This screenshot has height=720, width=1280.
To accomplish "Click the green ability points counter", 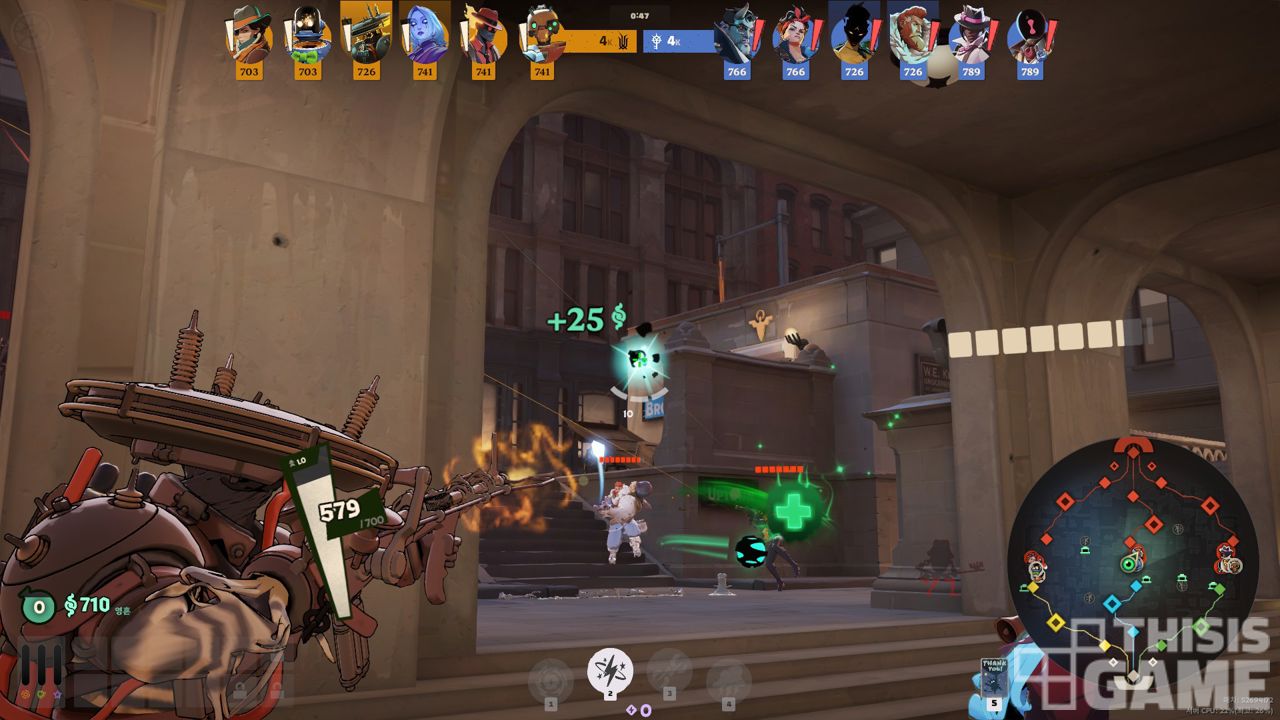I will (x=38, y=606).
